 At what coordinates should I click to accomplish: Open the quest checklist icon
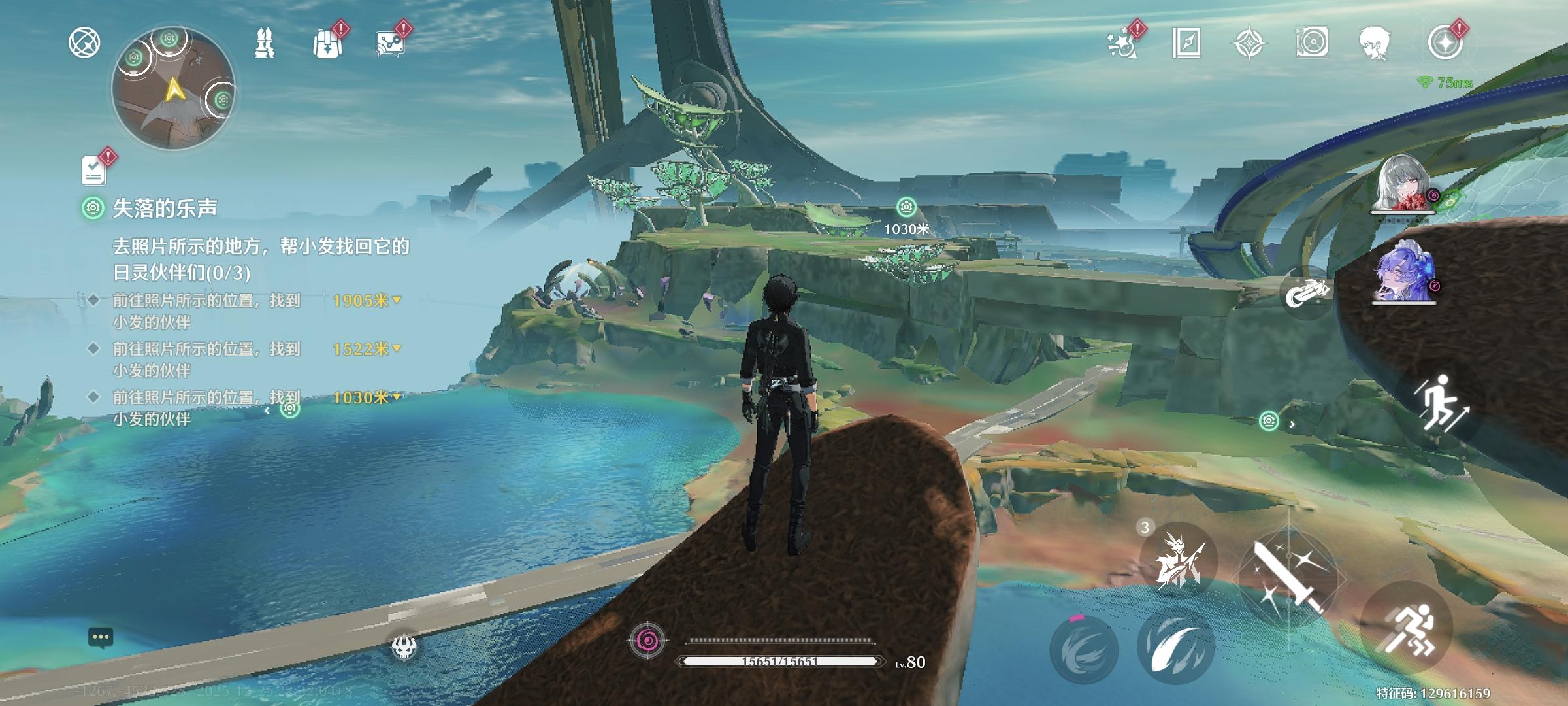pos(95,171)
